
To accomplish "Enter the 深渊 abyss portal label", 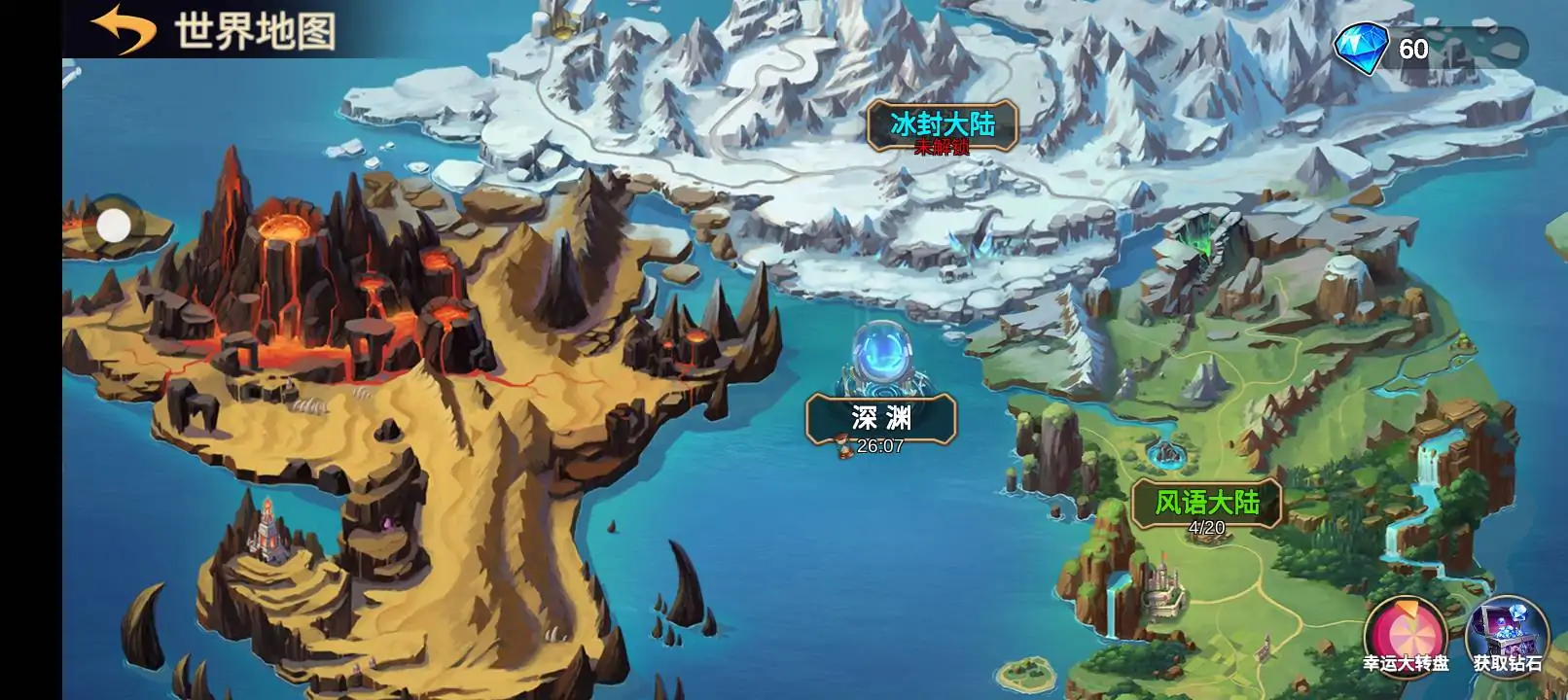I will 880,418.
